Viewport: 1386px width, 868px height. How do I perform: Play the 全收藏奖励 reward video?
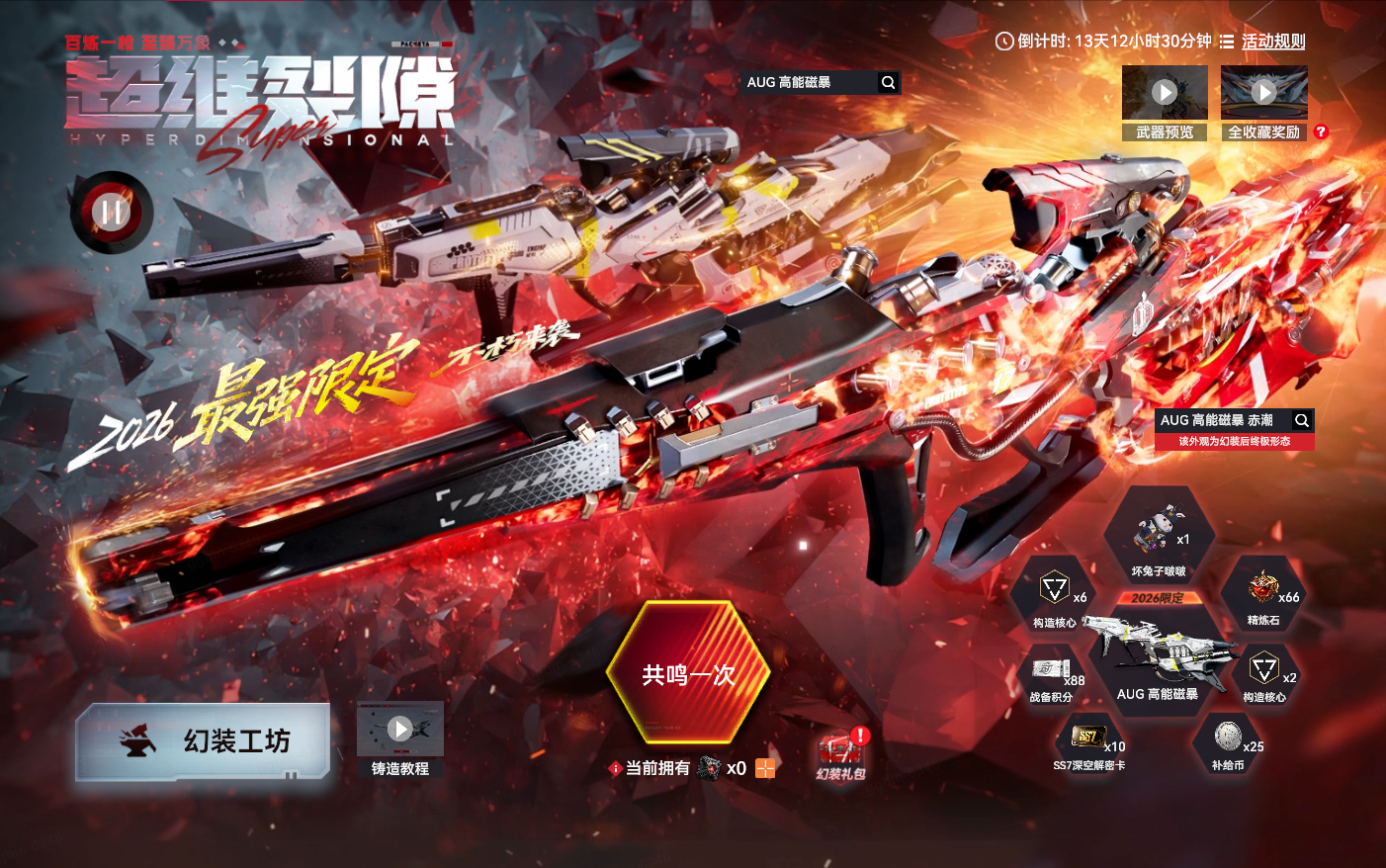tap(1263, 93)
